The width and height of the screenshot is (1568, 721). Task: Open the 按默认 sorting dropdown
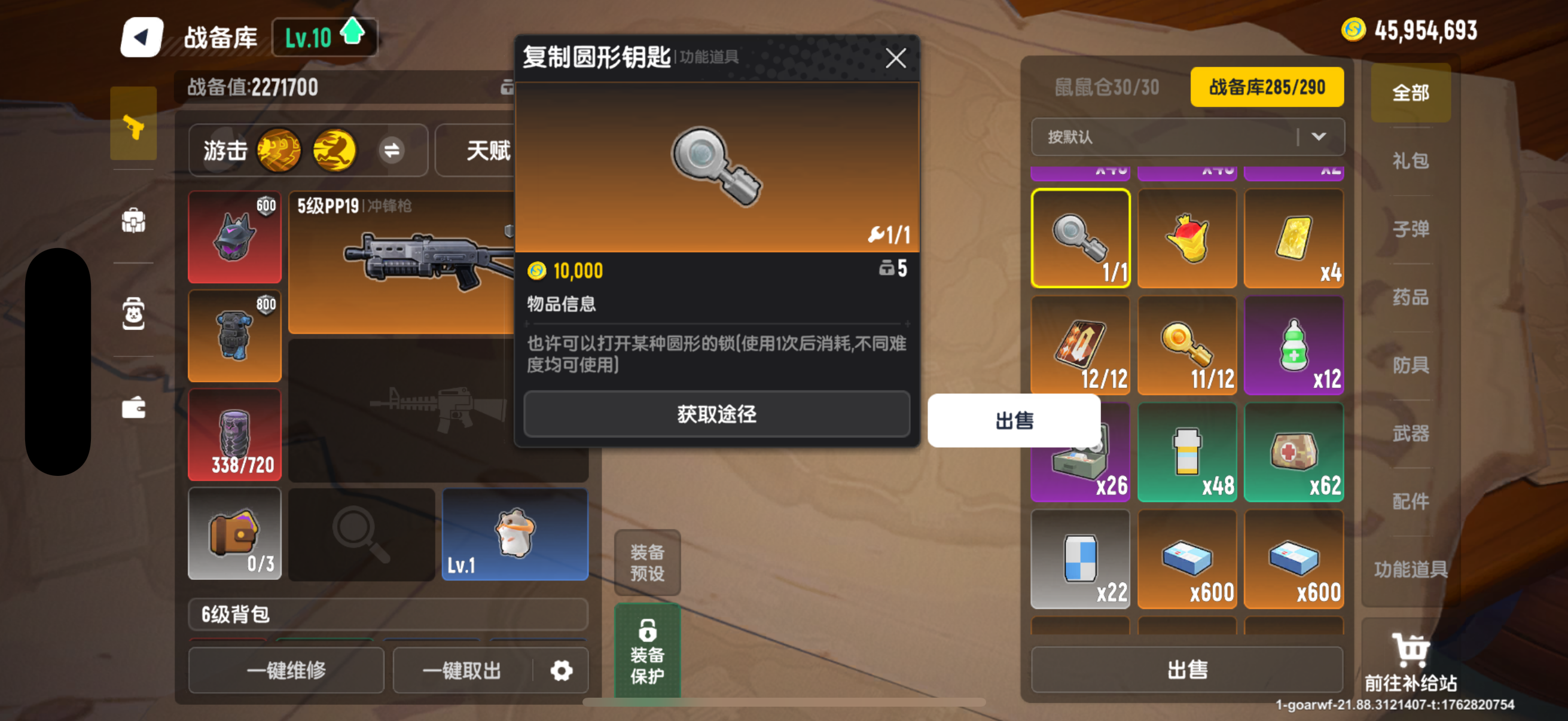click(1187, 138)
